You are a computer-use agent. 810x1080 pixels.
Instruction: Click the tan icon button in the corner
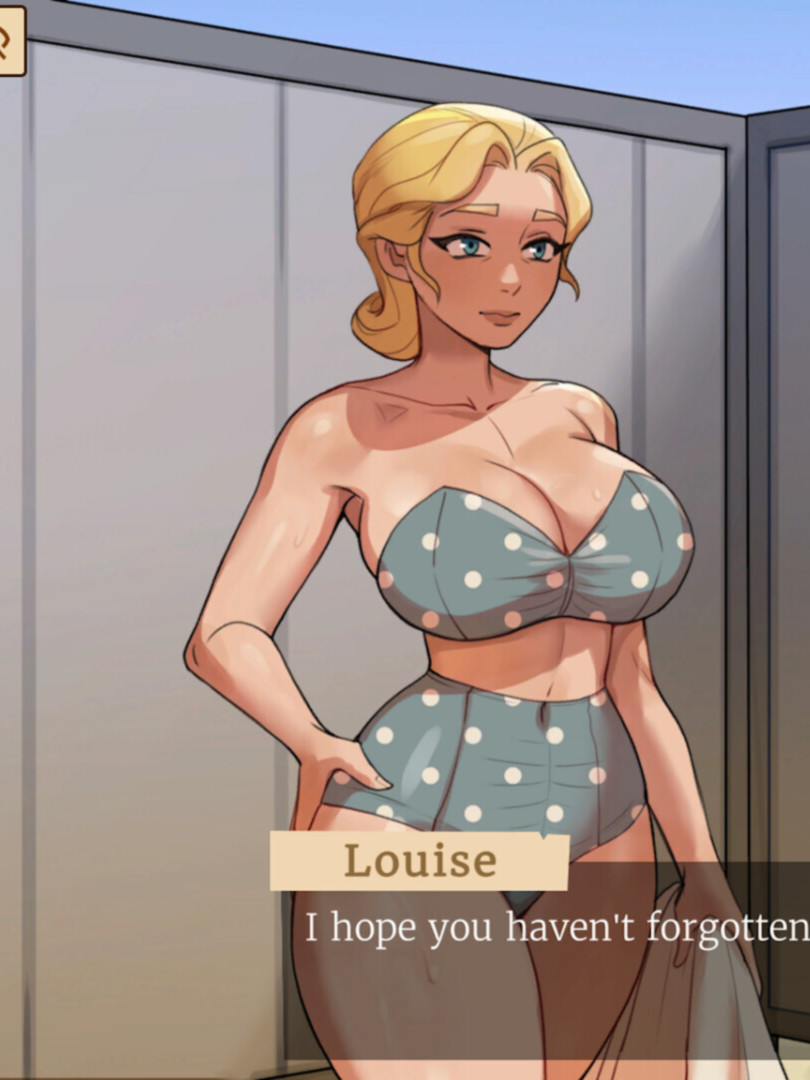[8, 40]
